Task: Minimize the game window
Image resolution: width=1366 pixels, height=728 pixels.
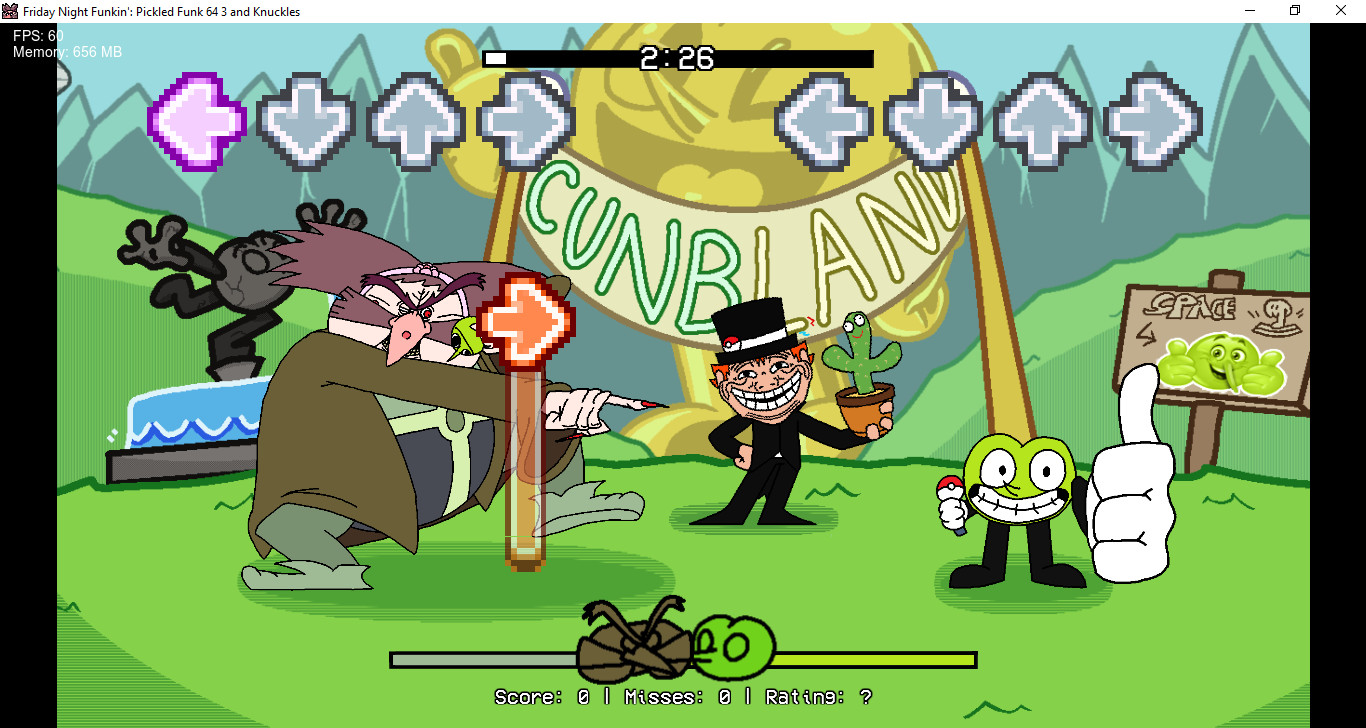Action: tap(1248, 10)
